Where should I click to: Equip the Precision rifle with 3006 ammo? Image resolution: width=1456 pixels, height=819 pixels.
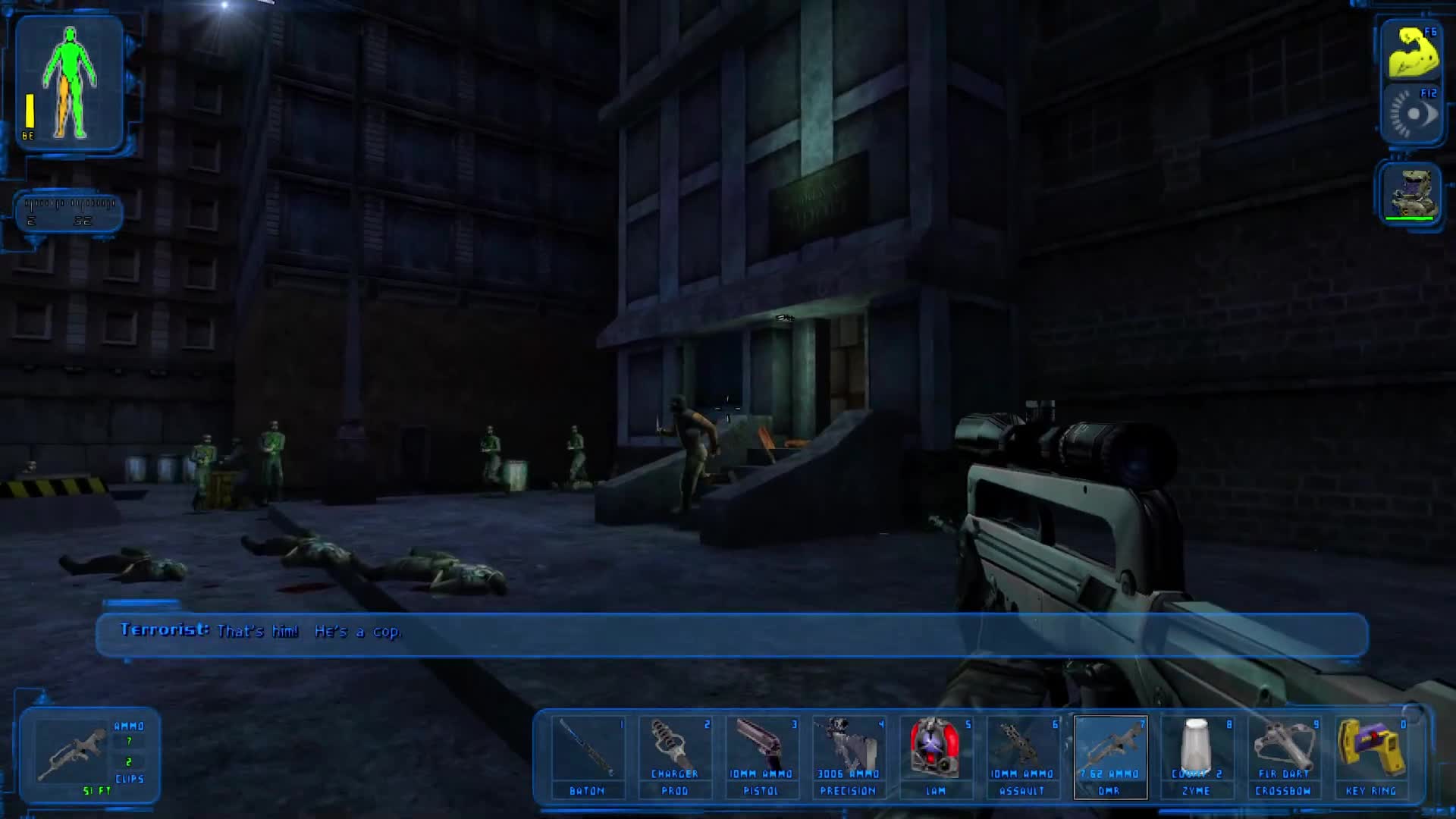click(849, 755)
